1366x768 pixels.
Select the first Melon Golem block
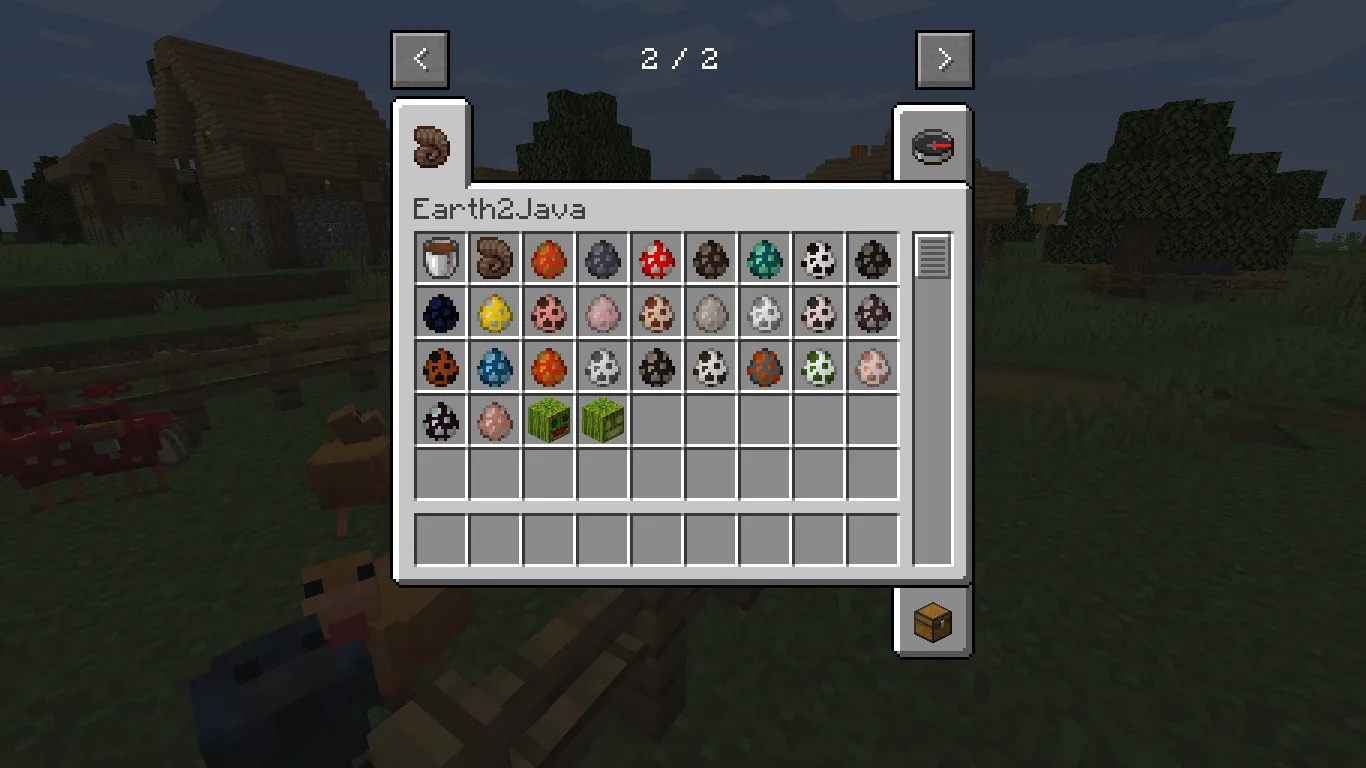(x=548, y=420)
